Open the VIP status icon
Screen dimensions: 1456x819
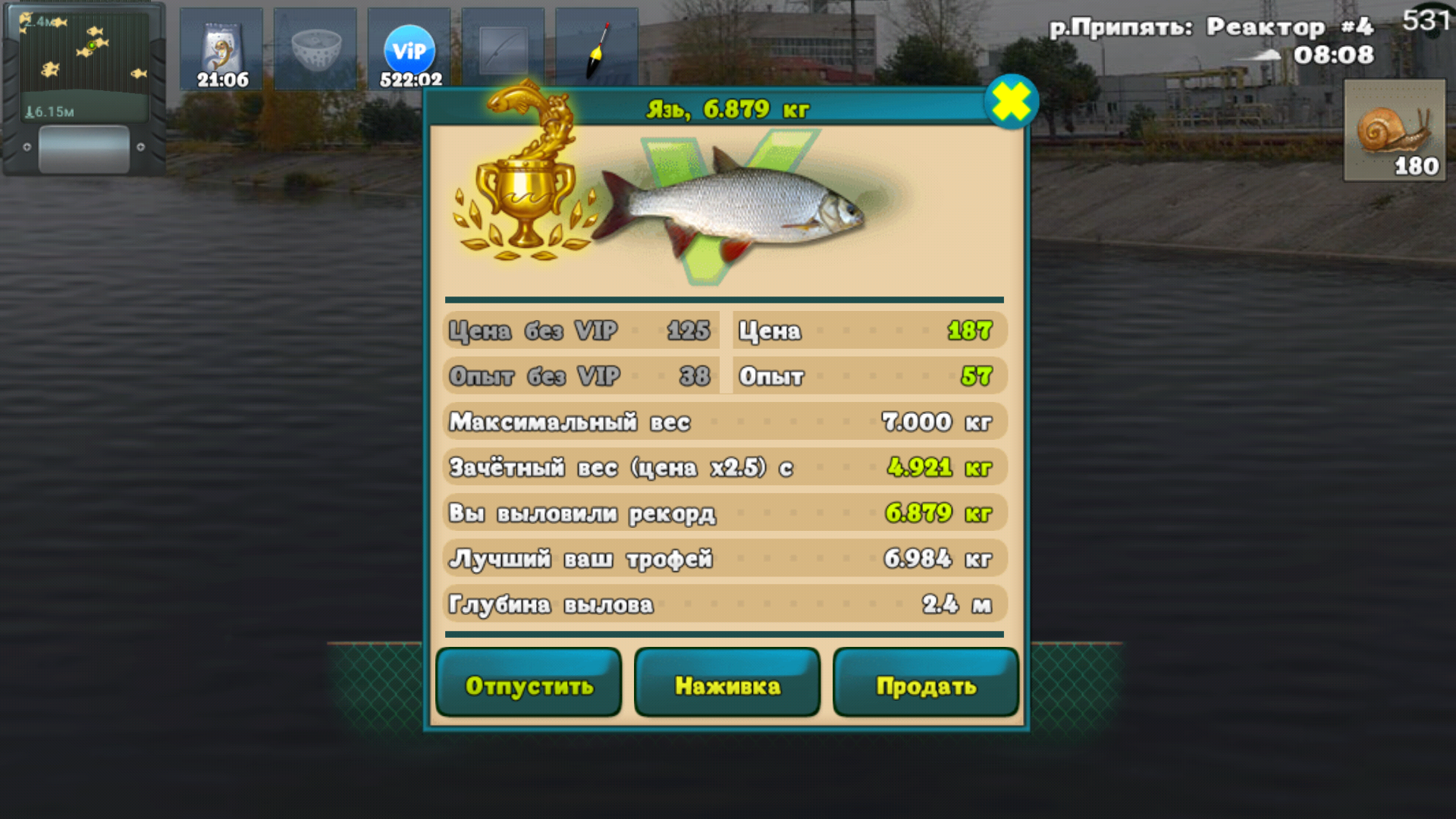tap(409, 49)
